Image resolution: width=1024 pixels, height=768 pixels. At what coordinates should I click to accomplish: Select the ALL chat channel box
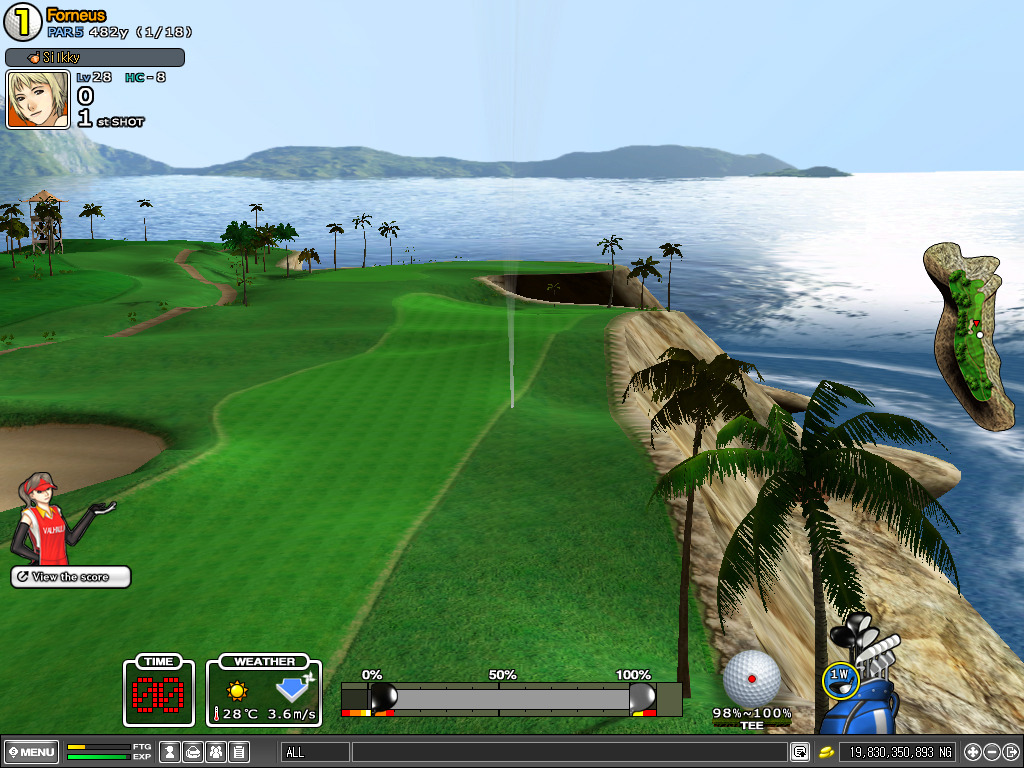tap(315, 752)
